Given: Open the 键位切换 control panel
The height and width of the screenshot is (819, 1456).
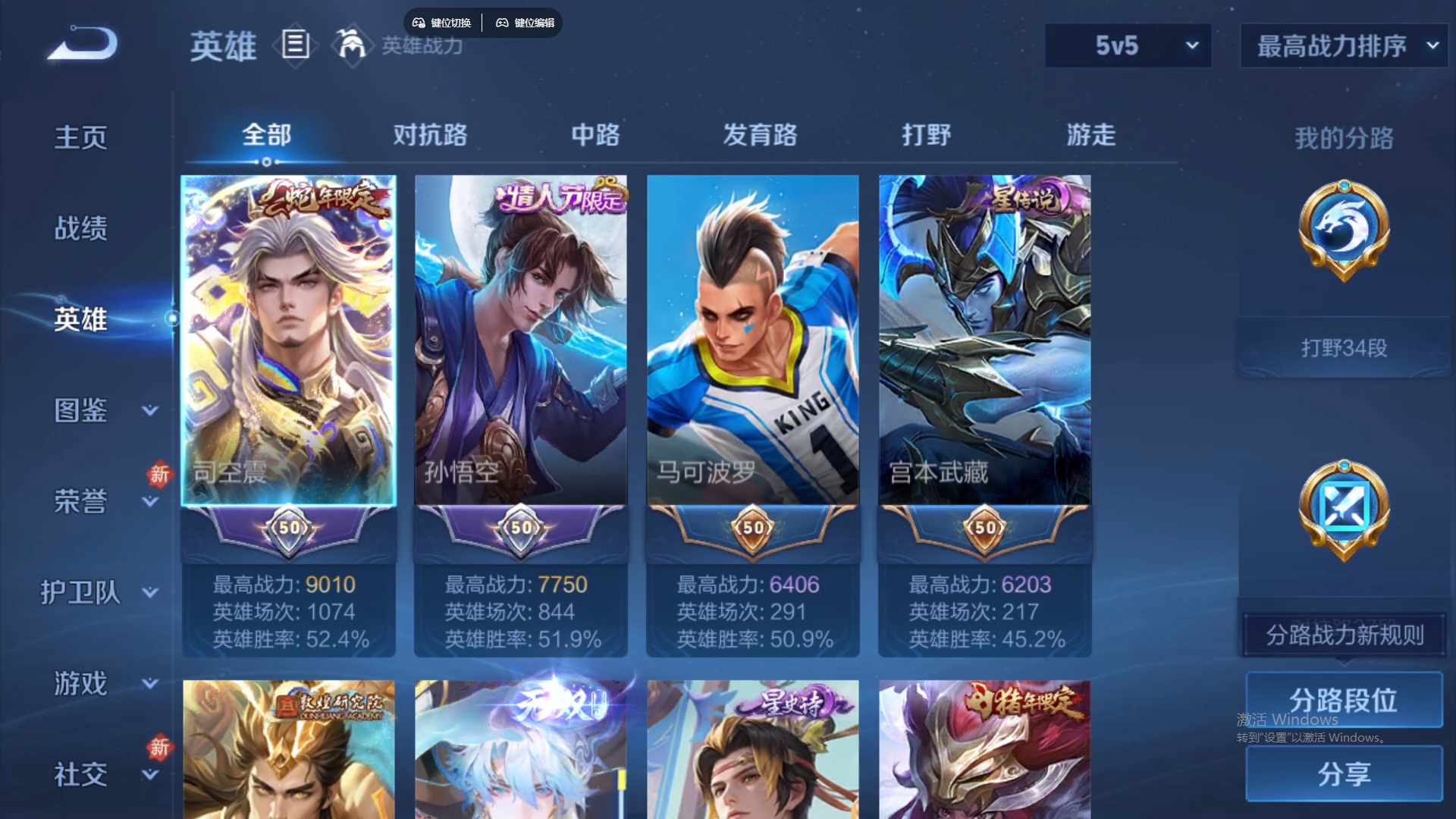Looking at the screenshot, I should tap(443, 23).
